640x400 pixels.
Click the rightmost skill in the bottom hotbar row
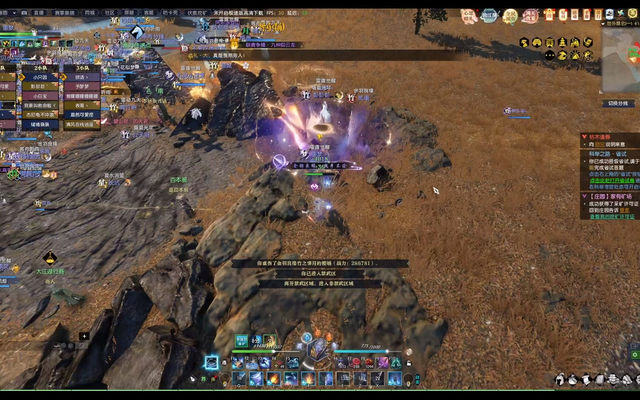click(394, 379)
